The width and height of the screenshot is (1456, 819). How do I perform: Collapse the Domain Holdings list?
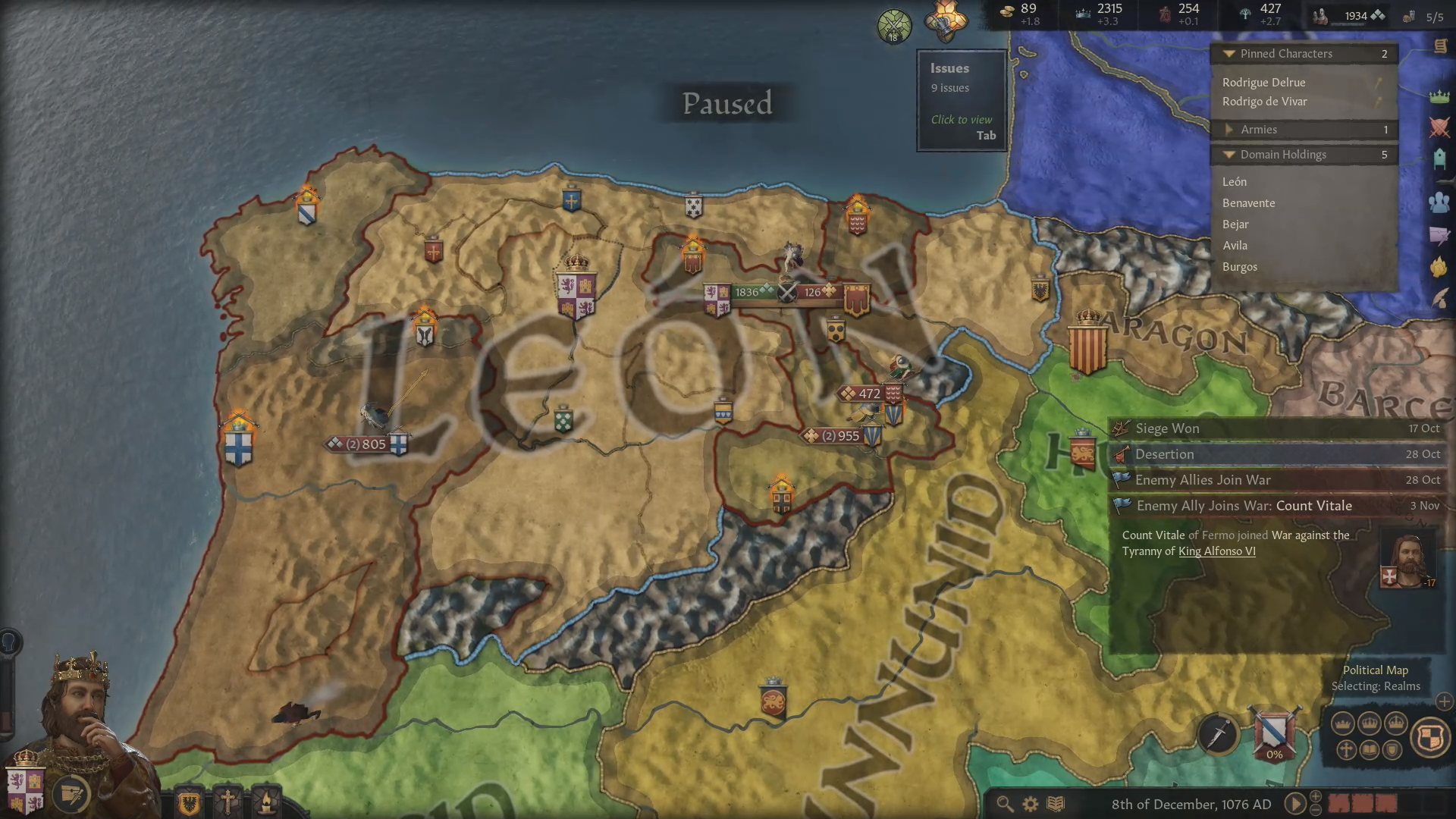click(x=1230, y=155)
